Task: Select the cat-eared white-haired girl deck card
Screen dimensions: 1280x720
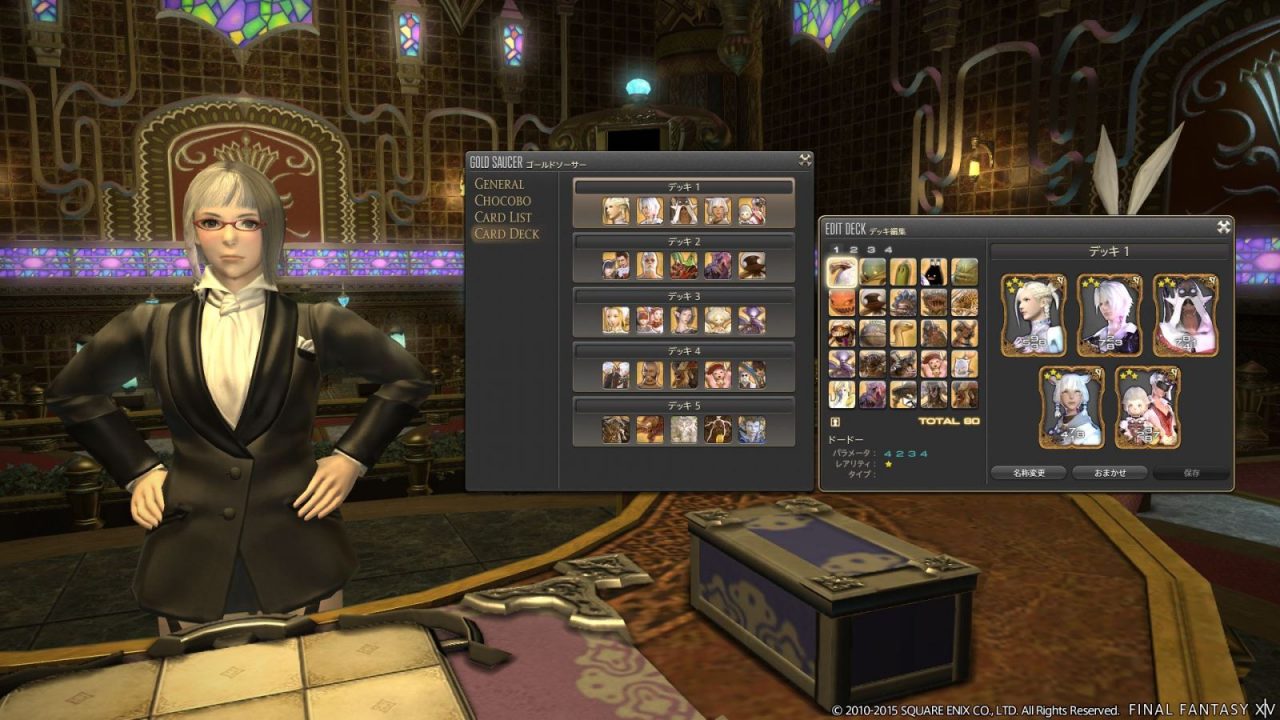Action: 1071,407
